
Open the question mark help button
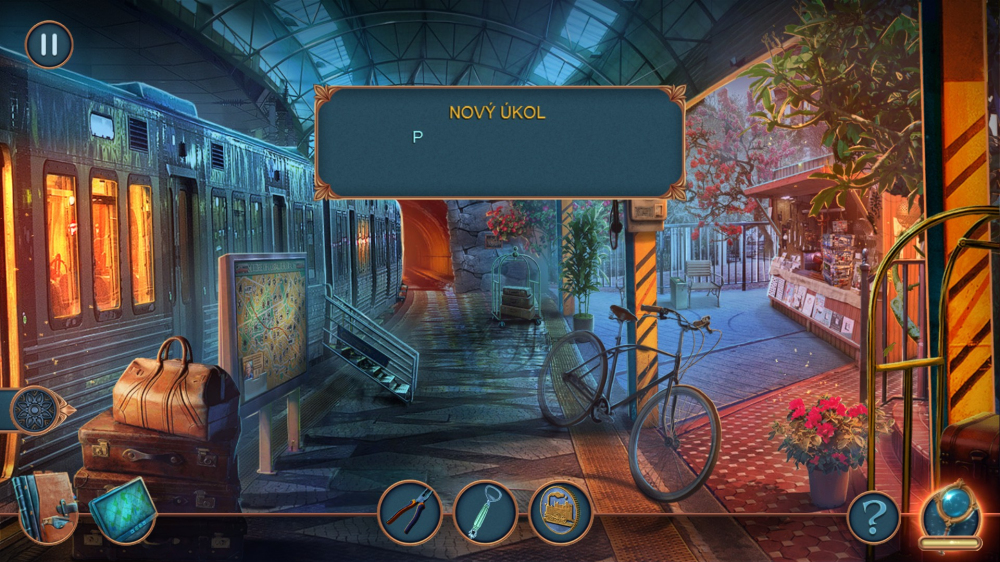tap(873, 517)
